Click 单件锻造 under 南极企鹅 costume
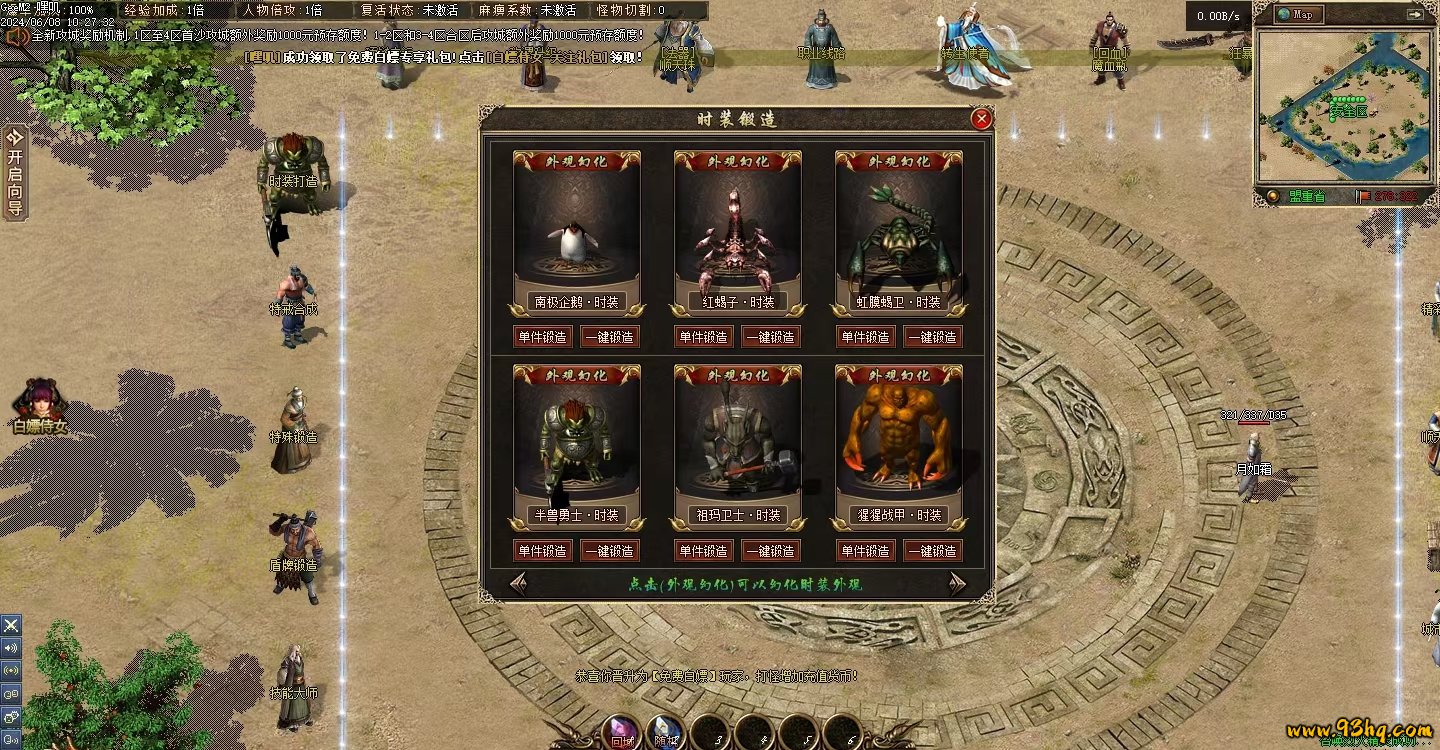 542,337
